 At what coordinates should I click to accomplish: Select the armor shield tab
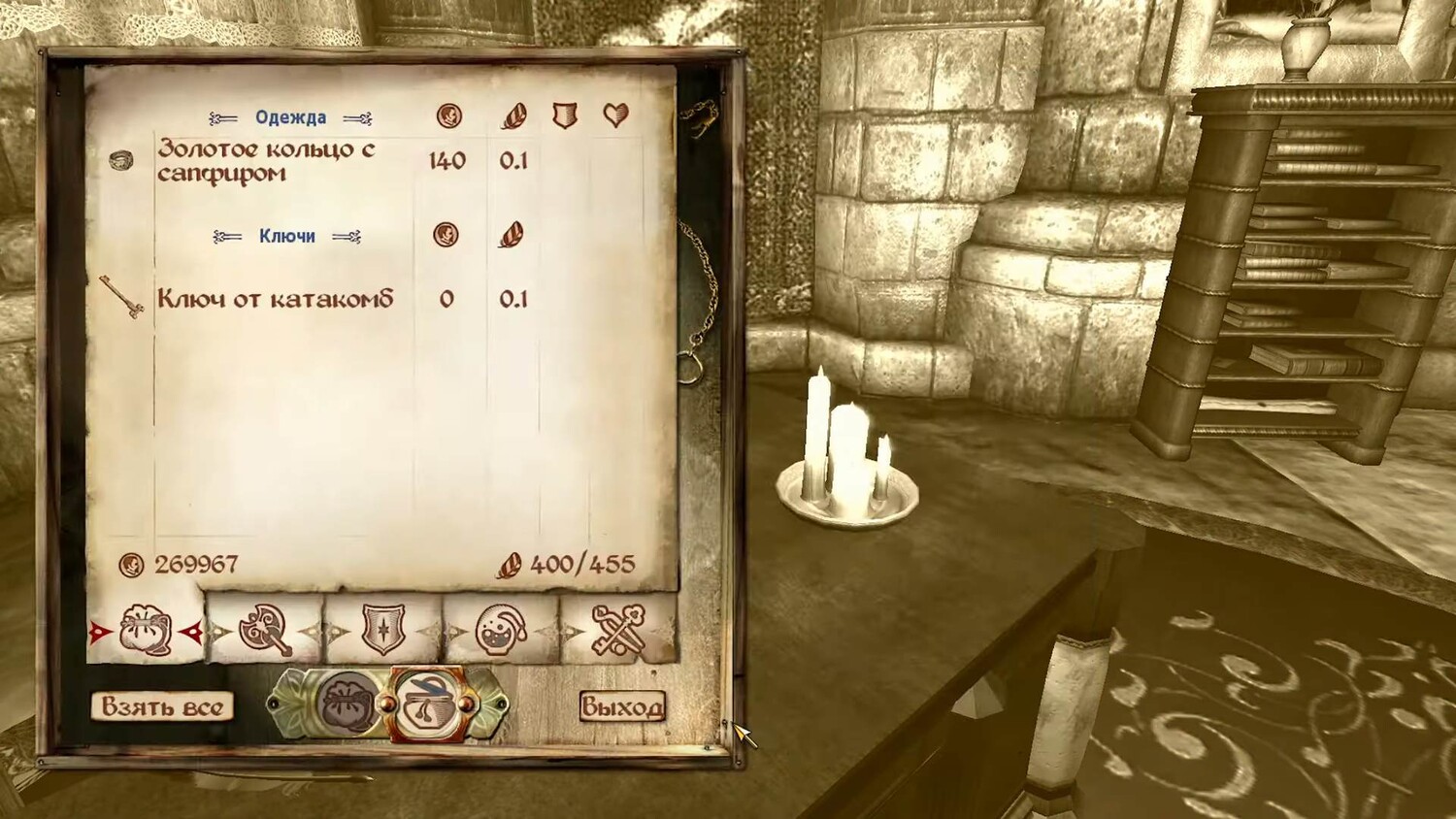(x=383, y=632)
